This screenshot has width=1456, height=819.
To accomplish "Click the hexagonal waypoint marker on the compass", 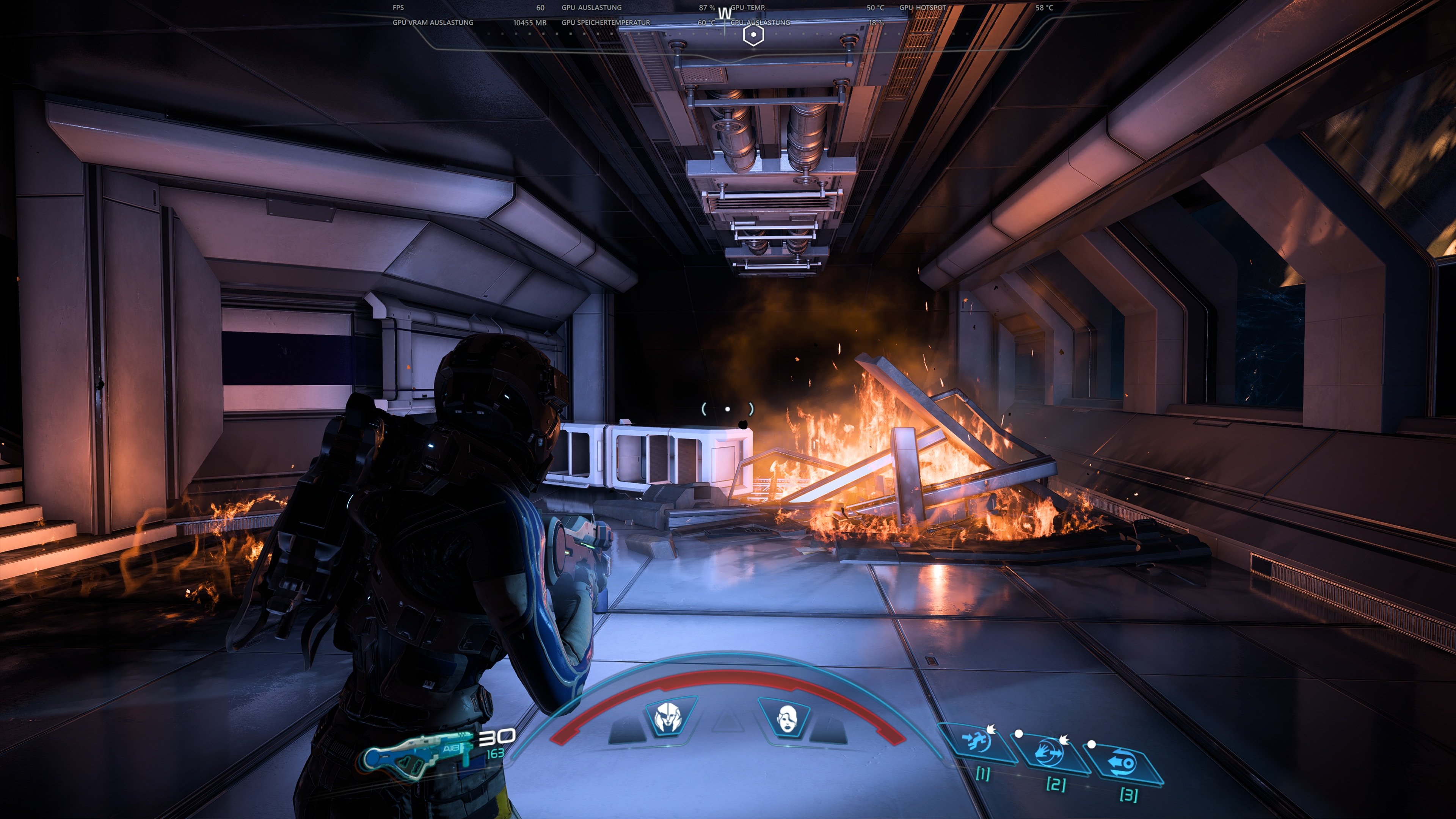I will point(753,35).
